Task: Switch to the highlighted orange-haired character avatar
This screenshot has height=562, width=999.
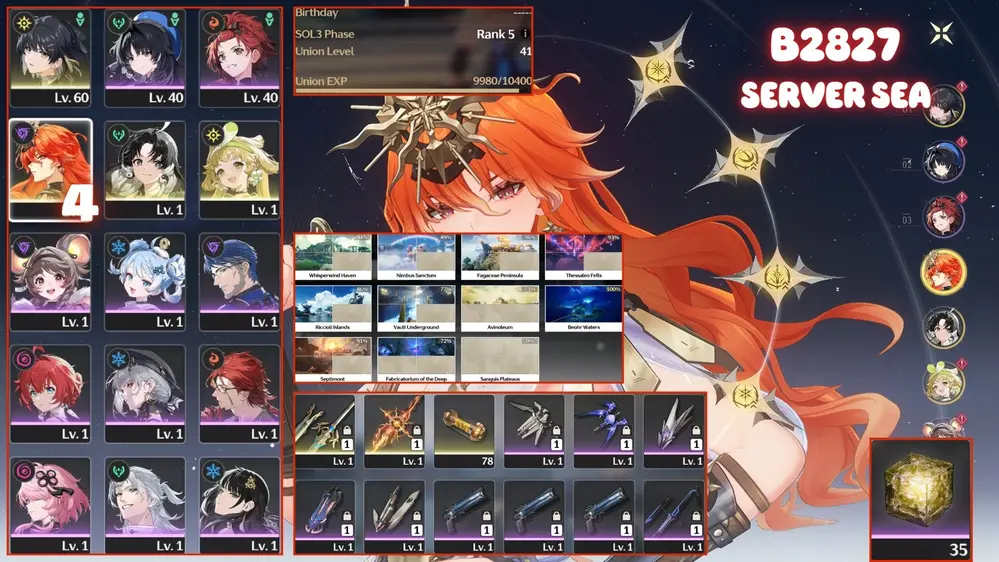Action: point(943,272)
